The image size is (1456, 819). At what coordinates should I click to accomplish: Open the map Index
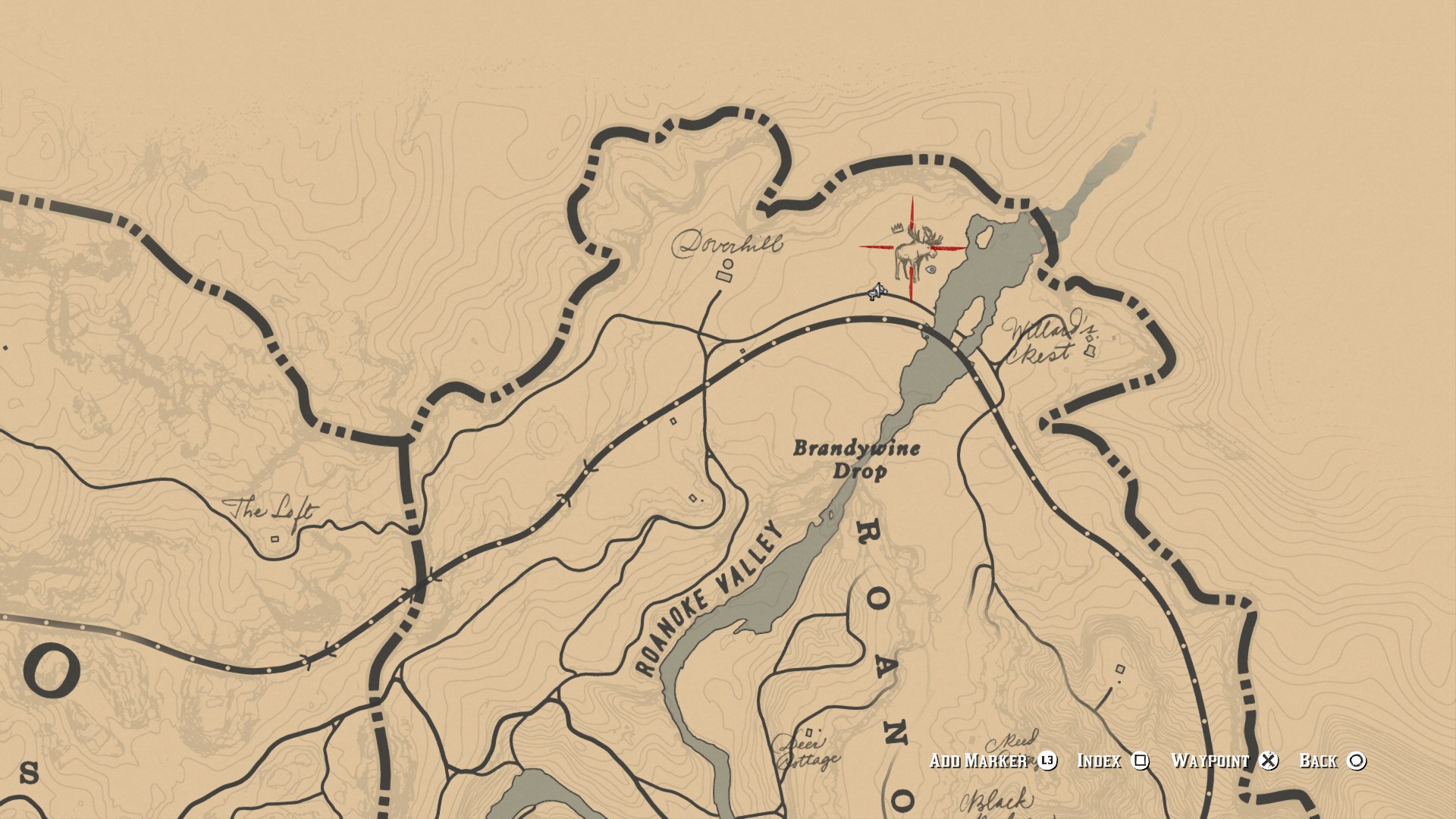pos(1112,761)
